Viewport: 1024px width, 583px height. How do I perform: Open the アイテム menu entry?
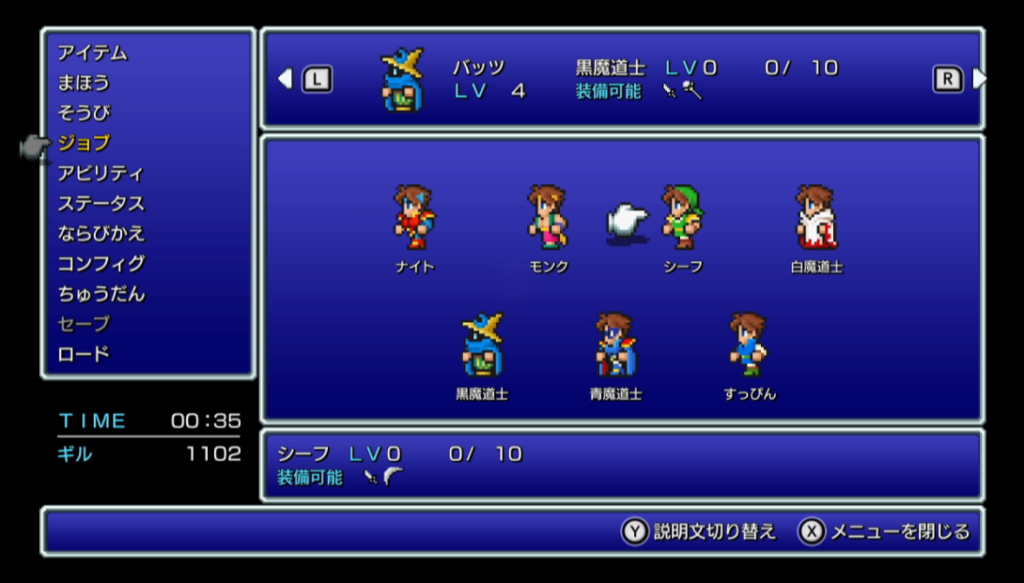tap(92, 53)
